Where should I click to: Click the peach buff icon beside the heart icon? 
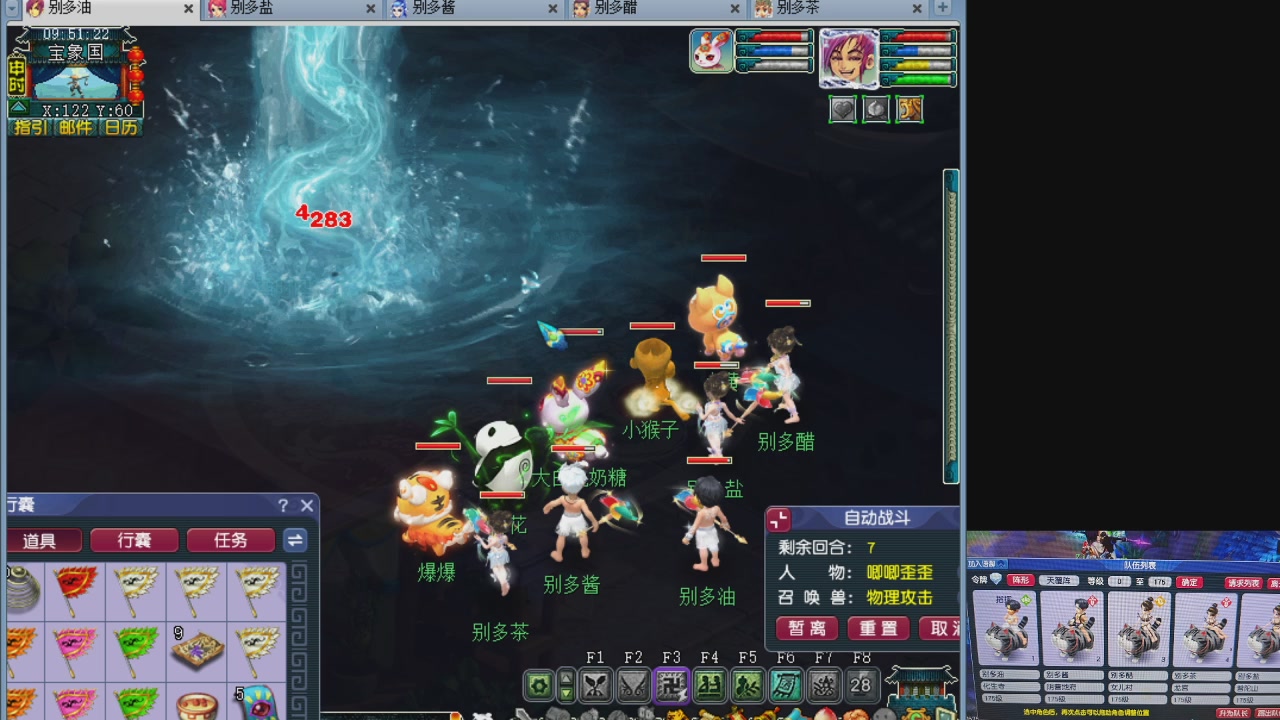point(876,109)
